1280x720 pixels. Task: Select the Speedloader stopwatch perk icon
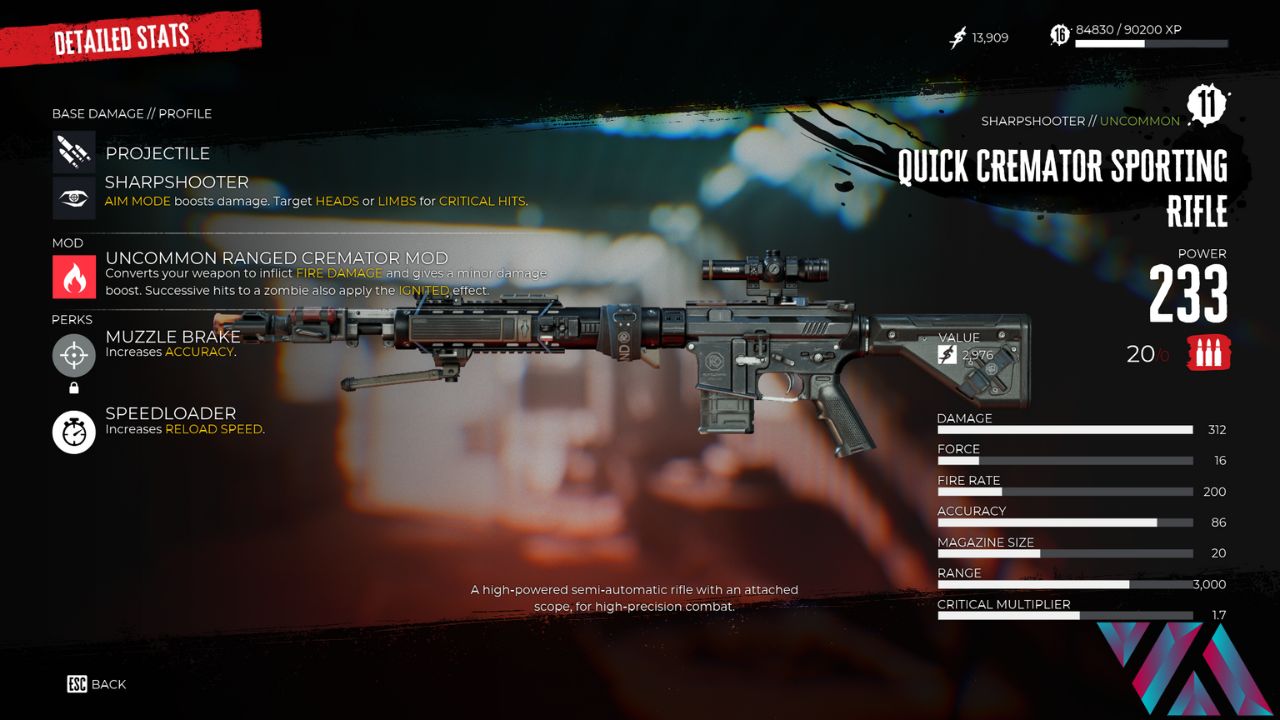[74, 432]
